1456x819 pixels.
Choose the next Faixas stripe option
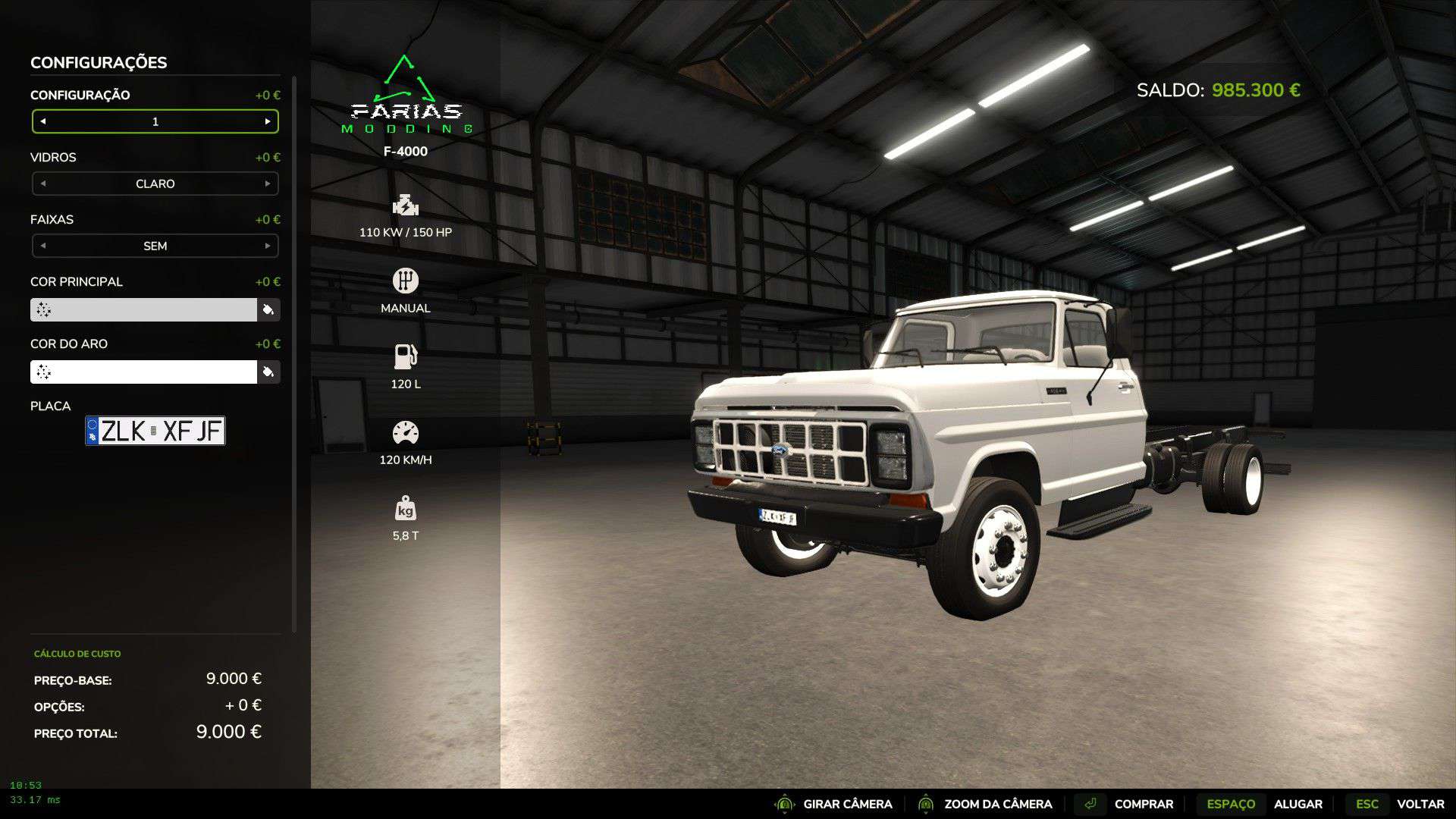(x=268, y=246)
